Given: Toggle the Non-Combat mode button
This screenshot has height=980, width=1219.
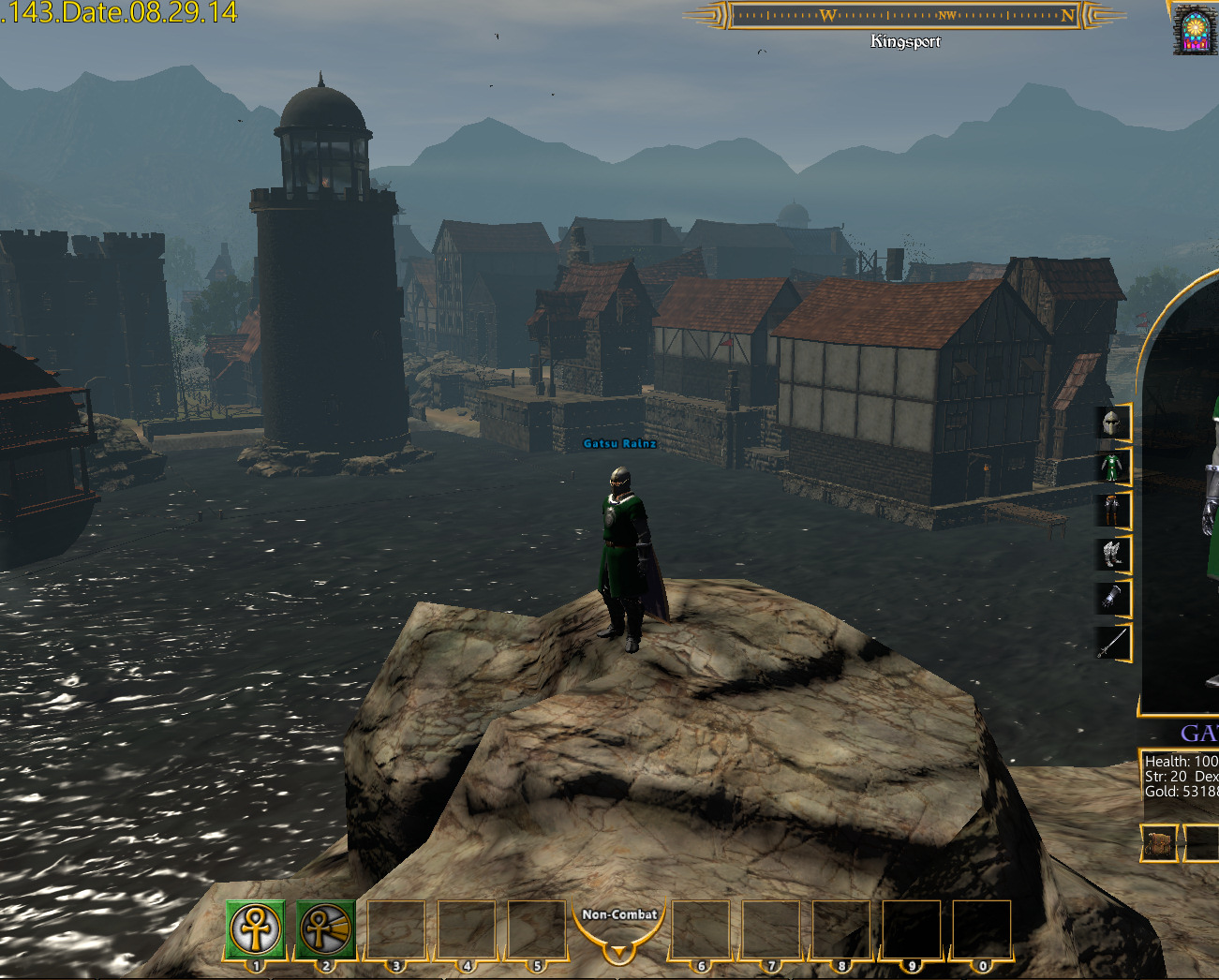Looking at the screenshot, I should tap(618, 929).
